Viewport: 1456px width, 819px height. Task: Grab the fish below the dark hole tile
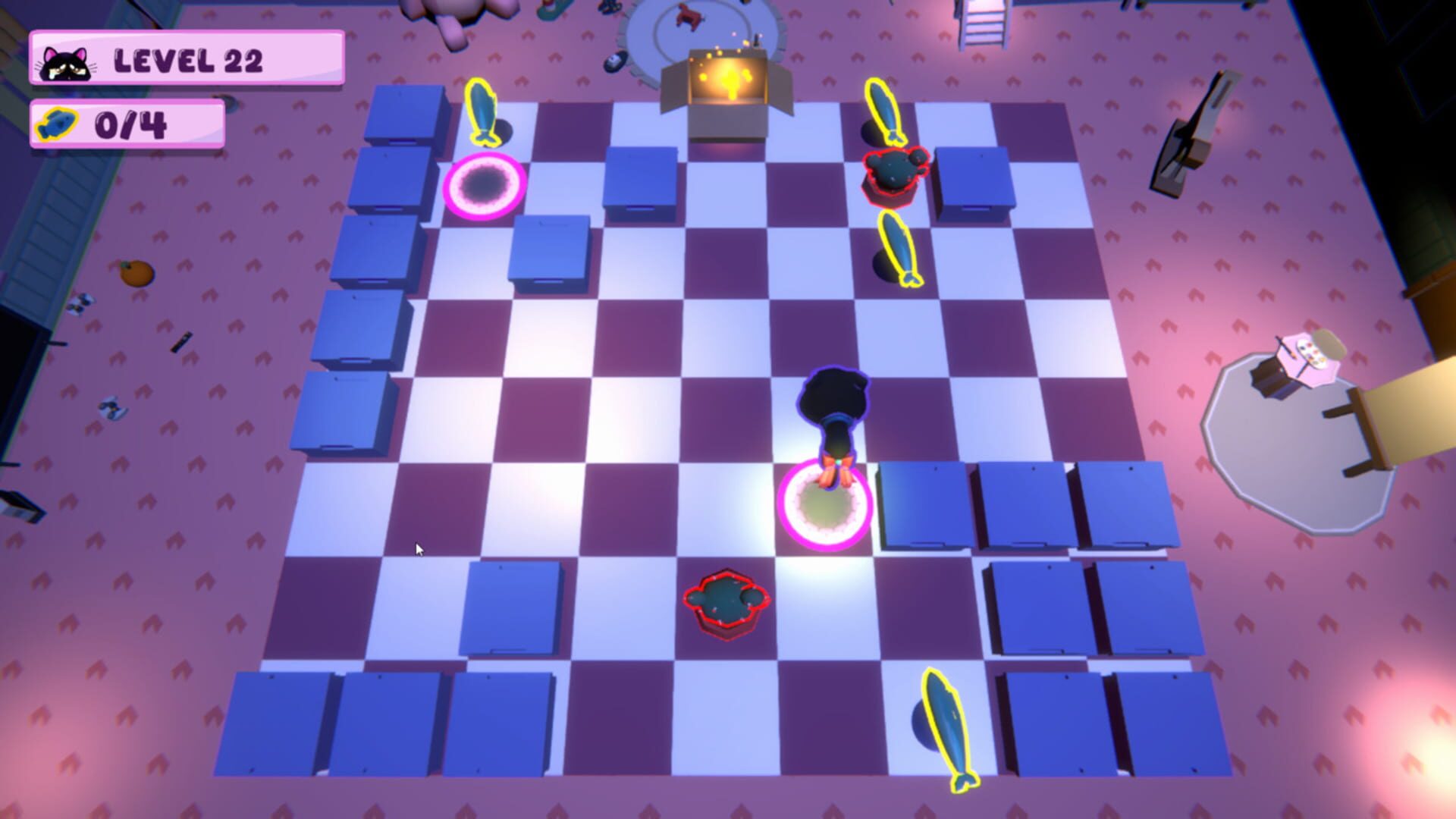(899, 250)
